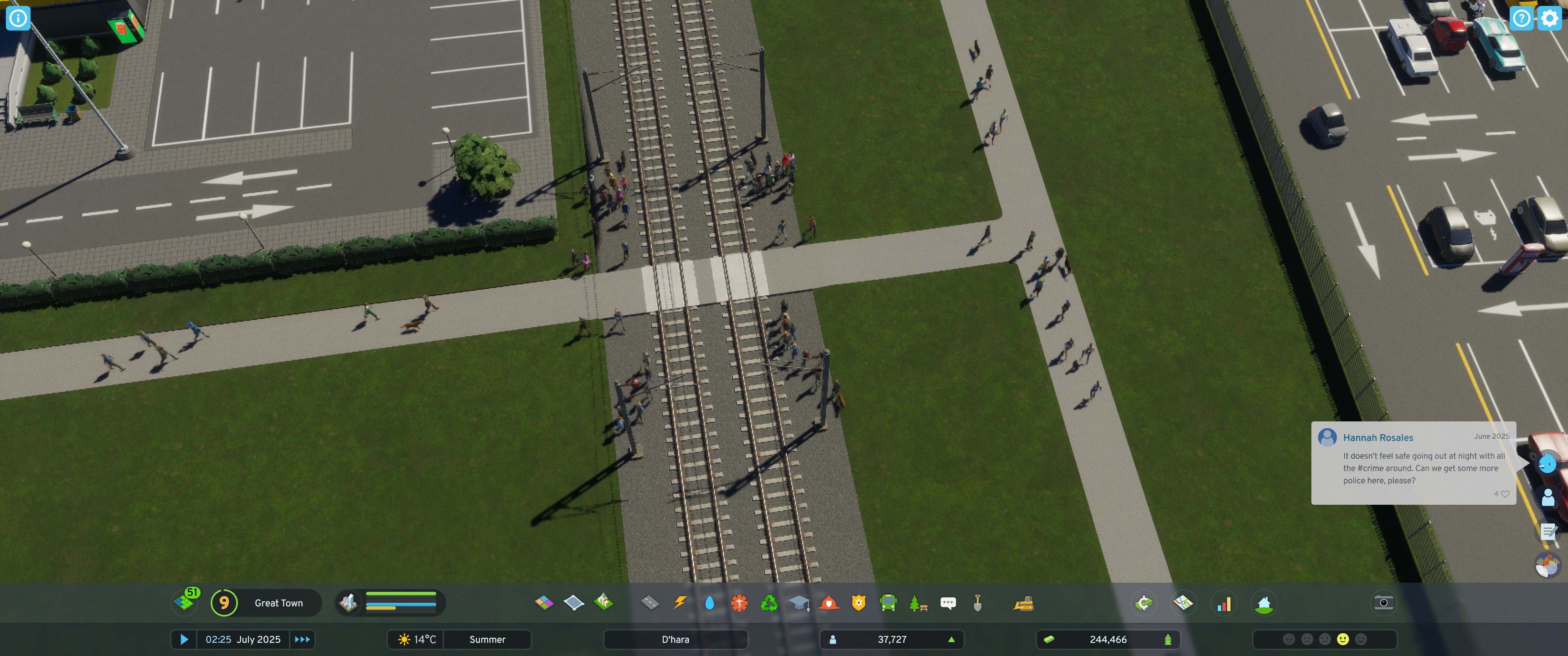The image size is (1568, 656).
Task: Open the Roads building menu
Action: tap(650, 602)
